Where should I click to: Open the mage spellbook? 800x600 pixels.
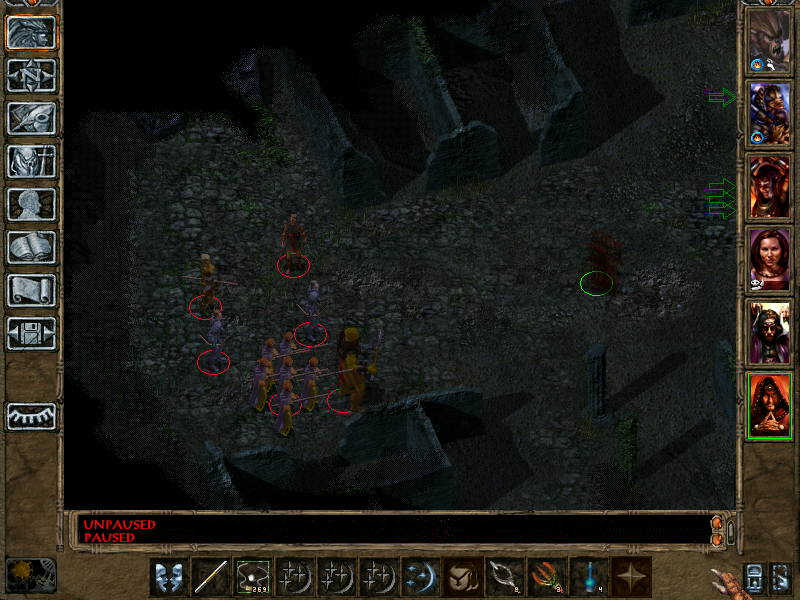tap(31, 247)
